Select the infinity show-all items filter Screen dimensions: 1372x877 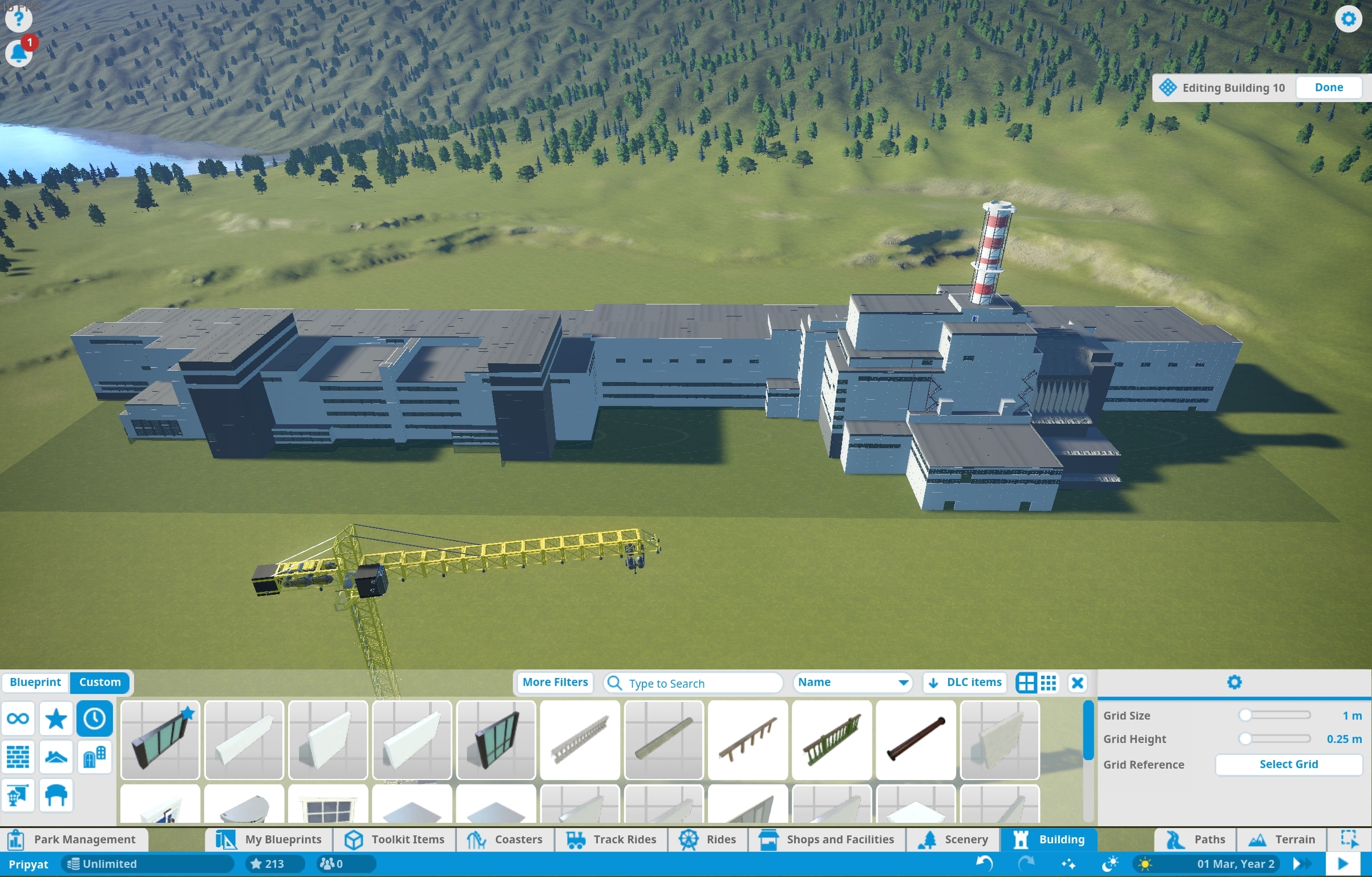19,718
